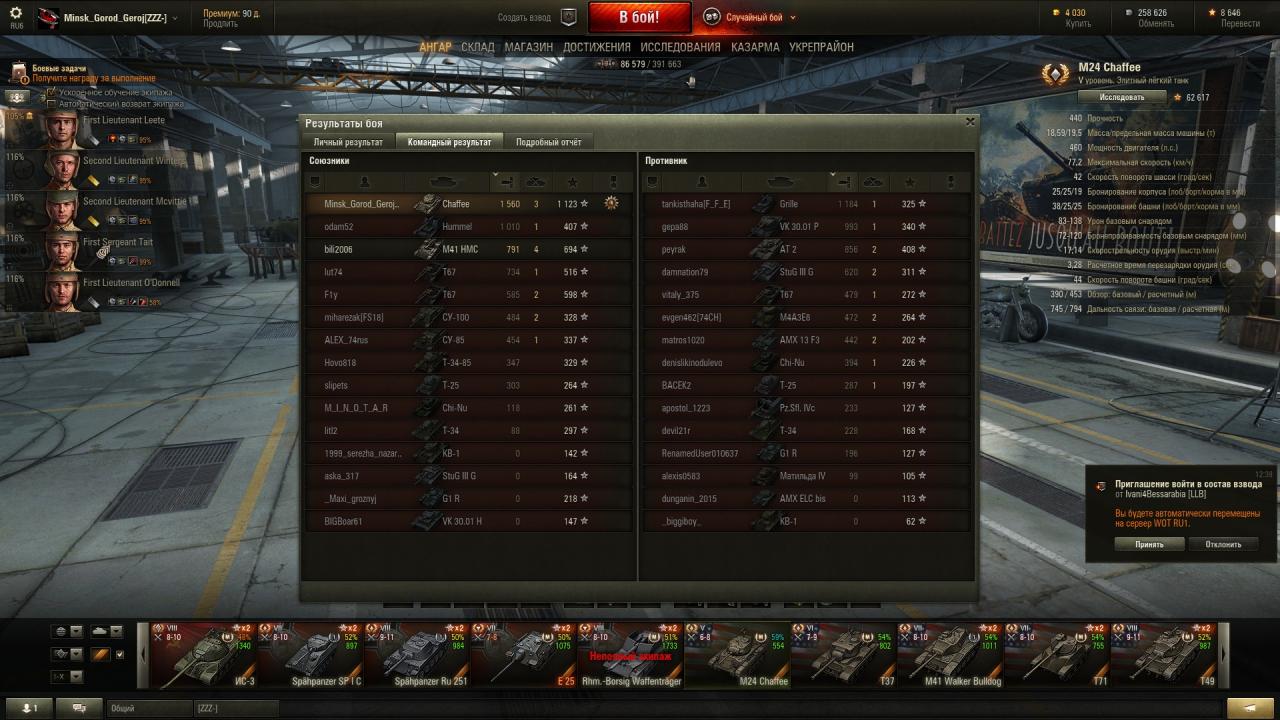The height and width of the screenshot is (720, 1280).
Task: Pick the M41 Walker Bulldog tank
Action: coord(950,655)
